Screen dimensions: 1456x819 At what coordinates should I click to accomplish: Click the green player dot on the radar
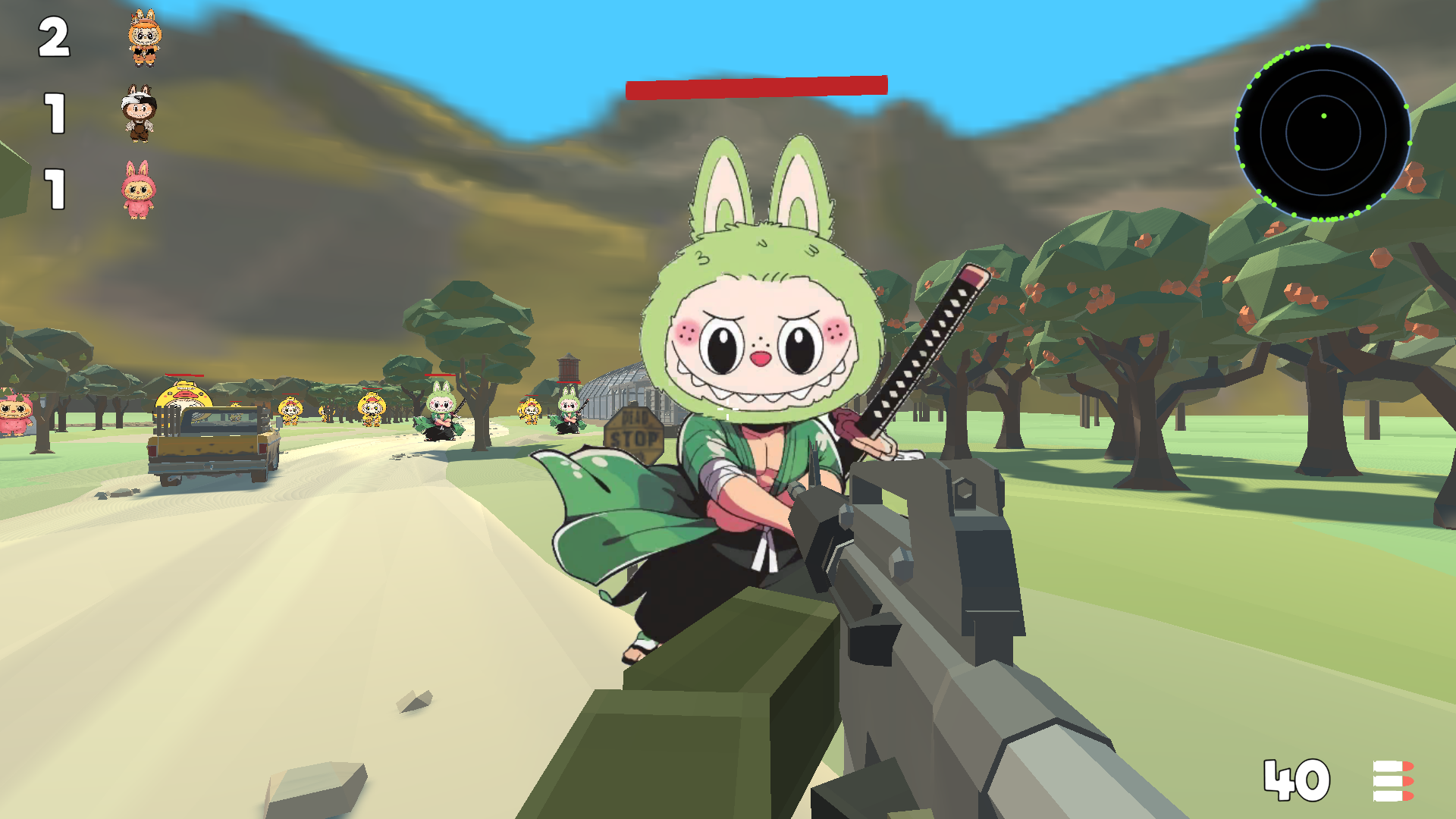tap(1324, 116)
